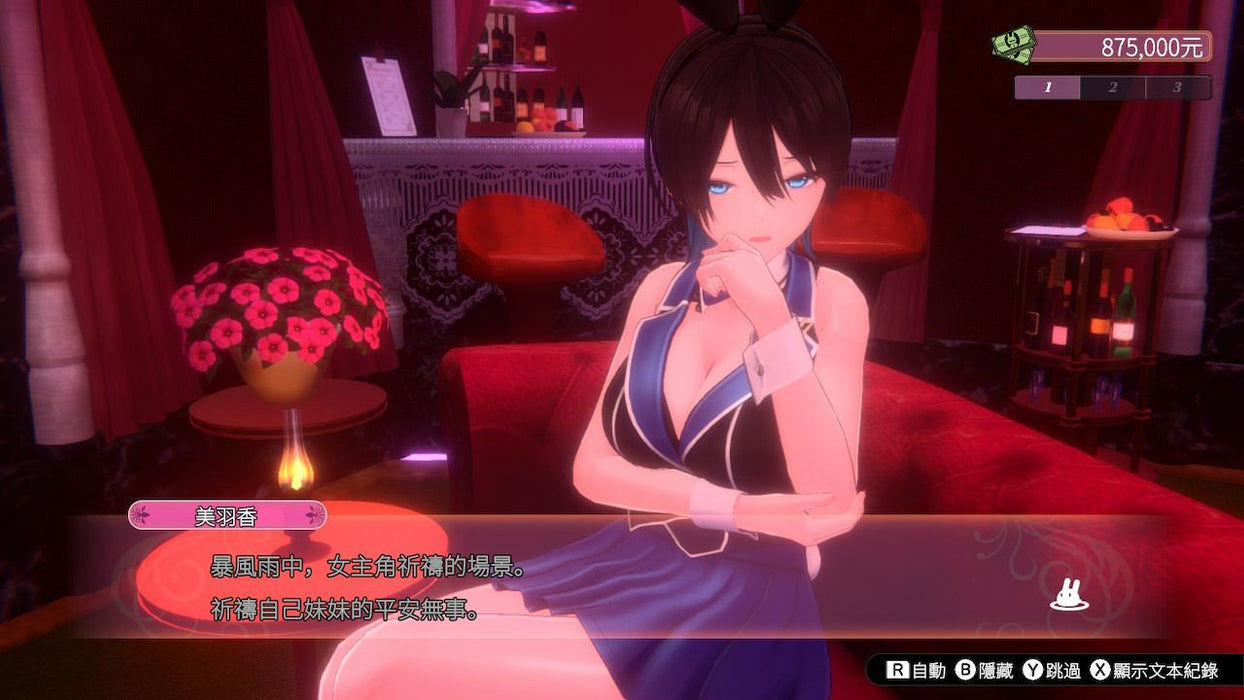Select segment 1 of the top-right indicator

coord(1048,88)
